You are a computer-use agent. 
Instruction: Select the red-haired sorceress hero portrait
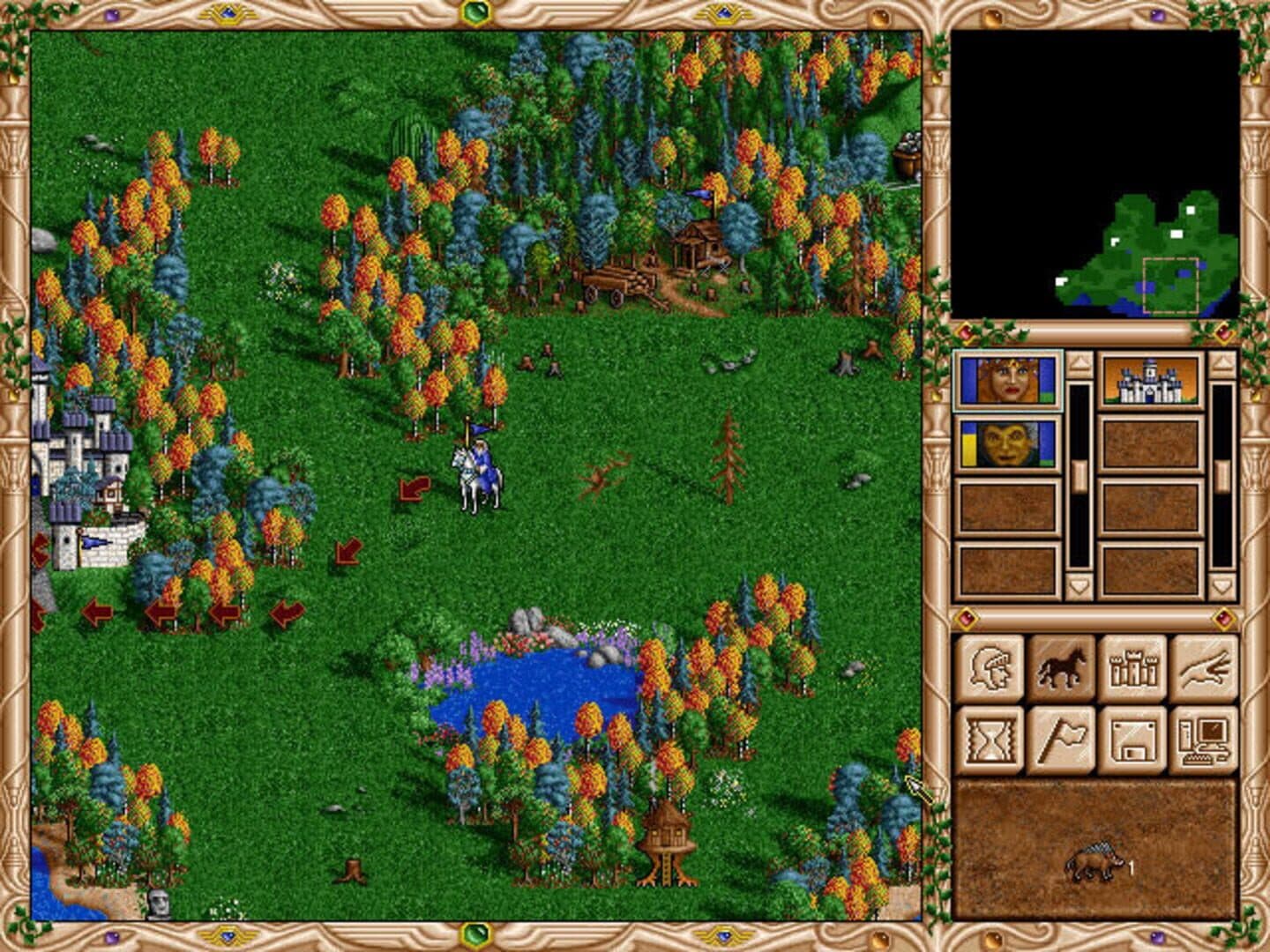pyautogui.click(x=1006, y=381)
